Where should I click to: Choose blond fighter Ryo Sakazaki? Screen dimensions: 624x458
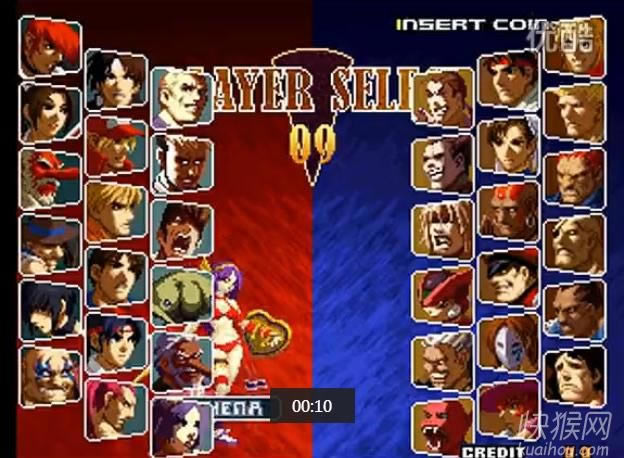pyautogui.click(x=116, y=208)
